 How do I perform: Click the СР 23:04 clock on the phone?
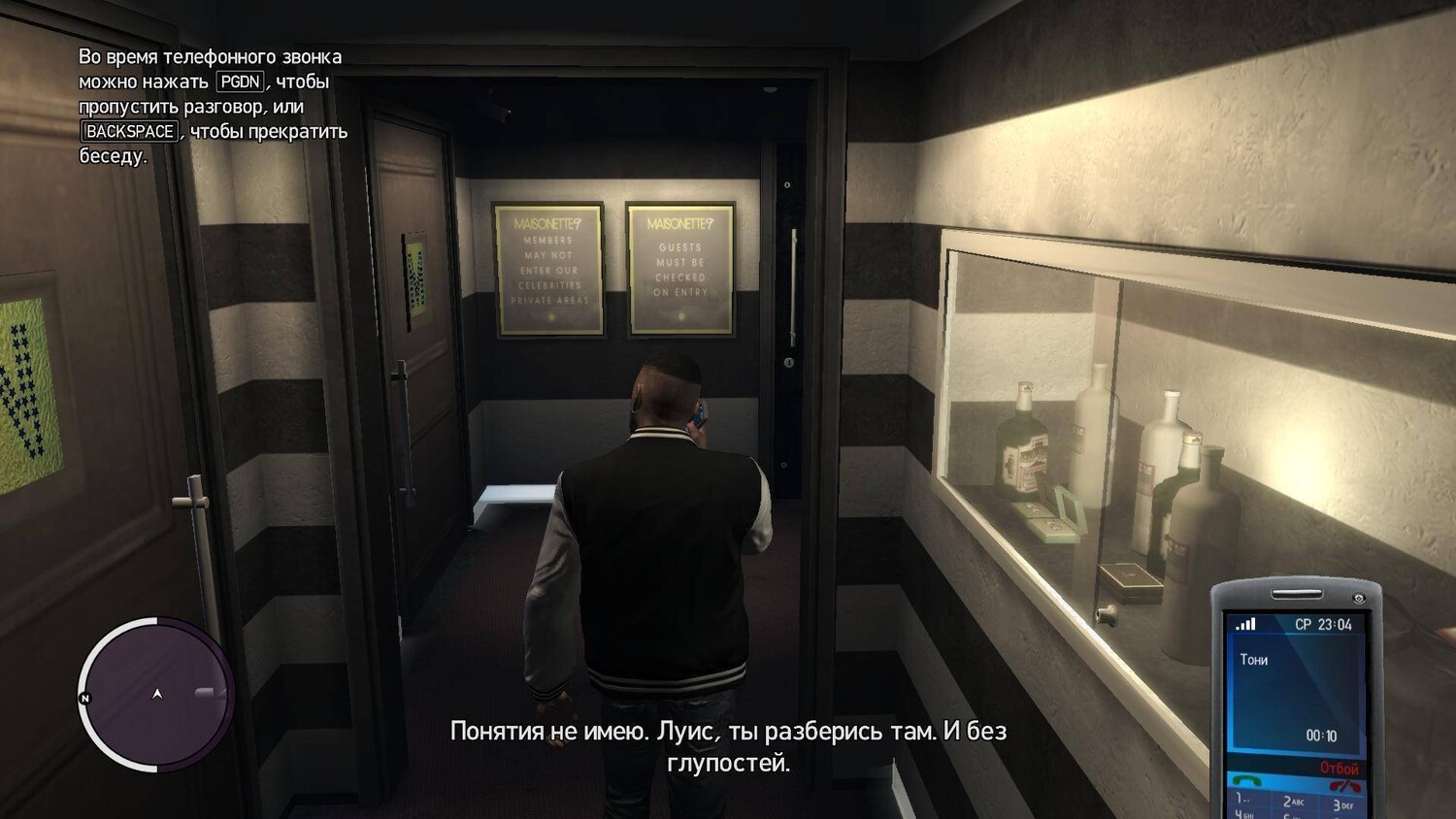click(1325, 623)
